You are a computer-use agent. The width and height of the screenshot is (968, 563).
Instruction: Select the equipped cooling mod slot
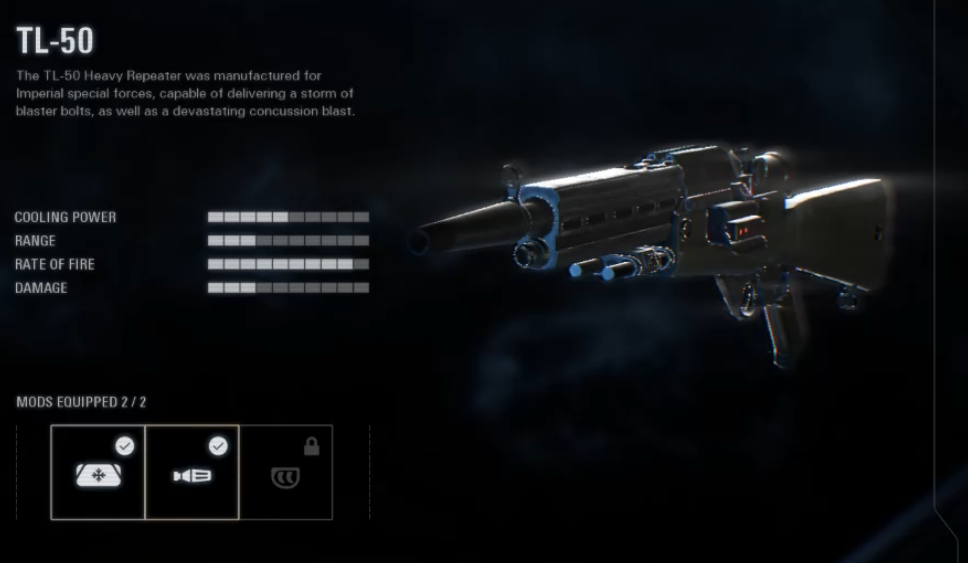(98, 472)
